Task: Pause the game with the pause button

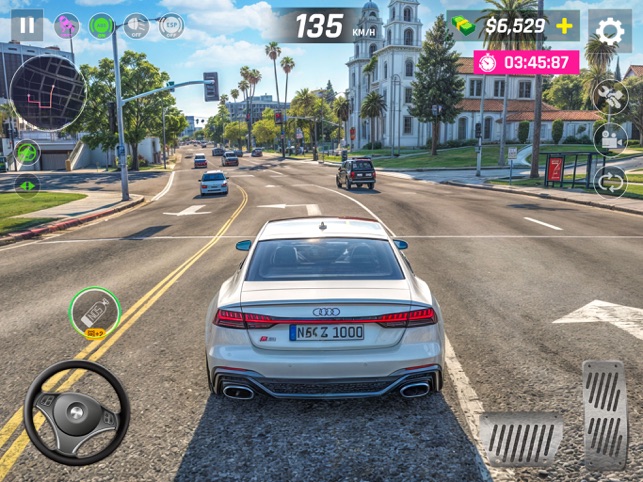Action: point(27,25)
